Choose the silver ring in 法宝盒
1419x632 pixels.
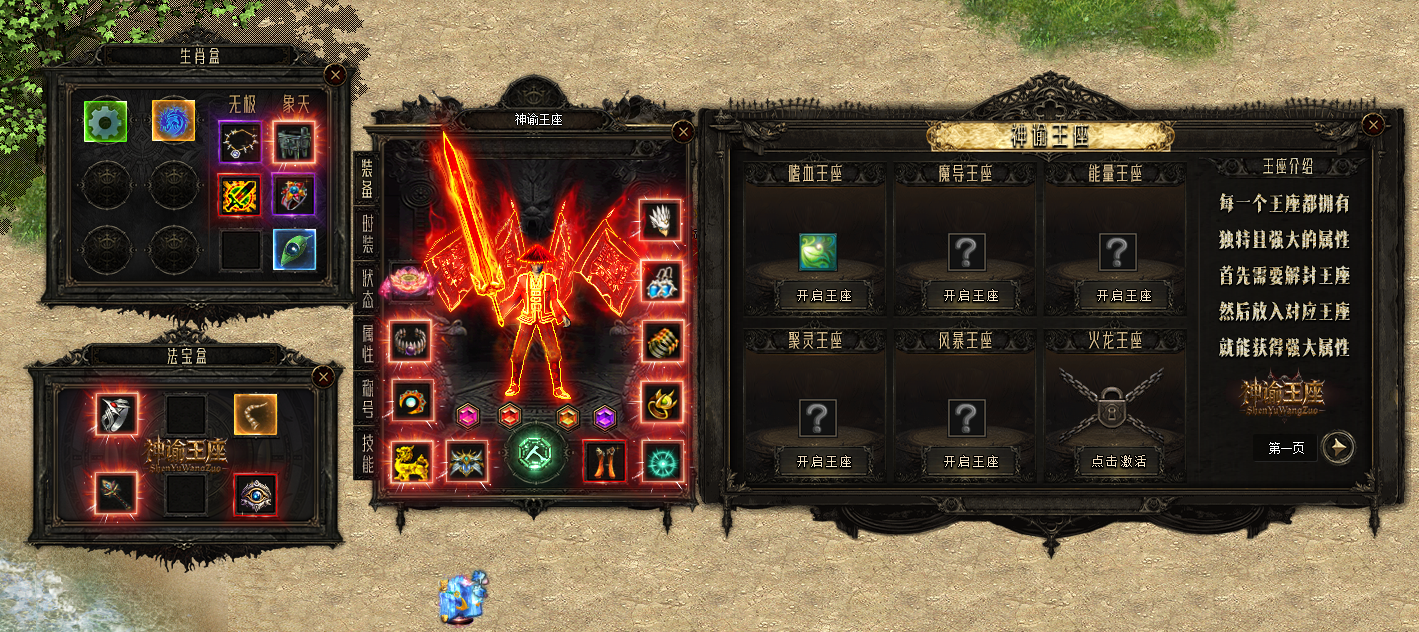(116, 414)
